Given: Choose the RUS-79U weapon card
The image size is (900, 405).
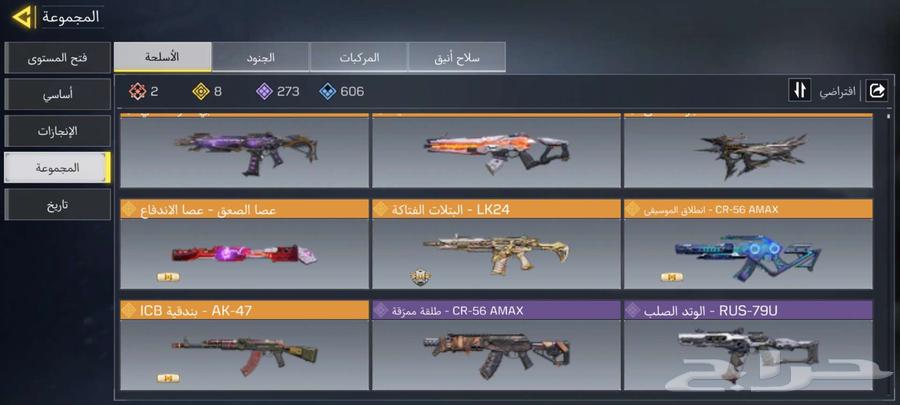Looking at the screenshot, I should [x=747, y=347].
